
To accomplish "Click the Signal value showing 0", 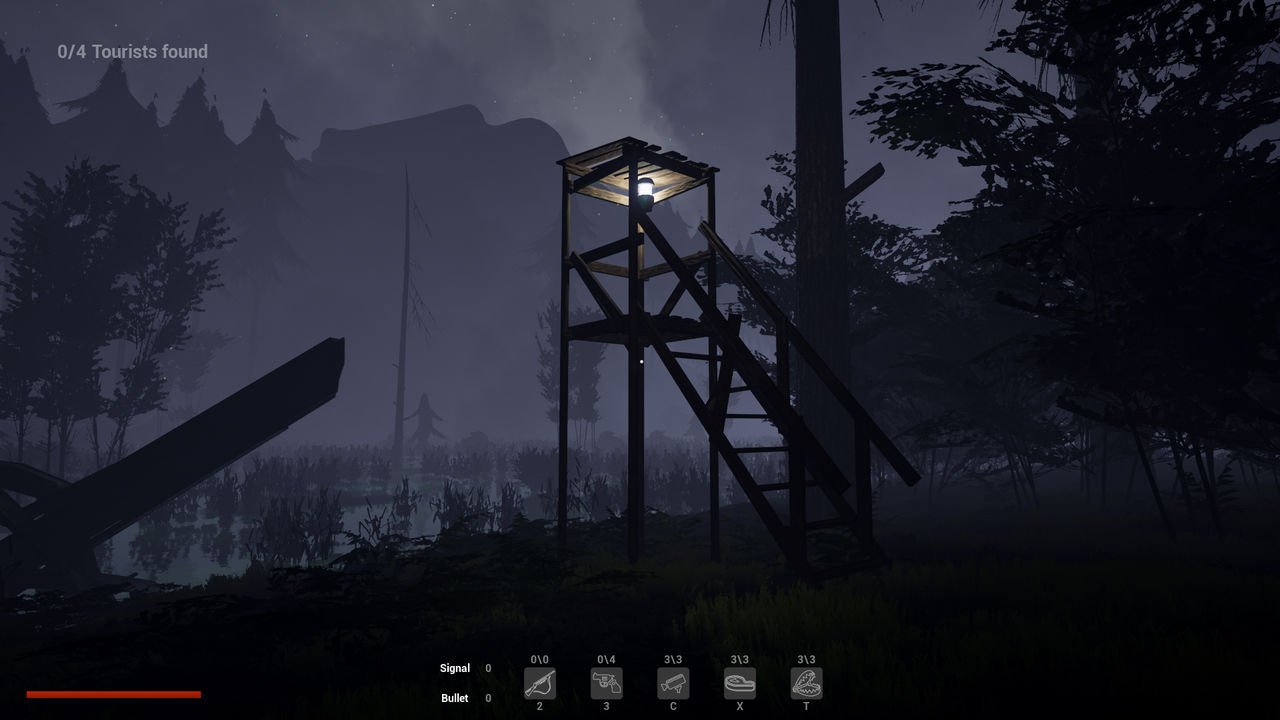I will (487, 668).
